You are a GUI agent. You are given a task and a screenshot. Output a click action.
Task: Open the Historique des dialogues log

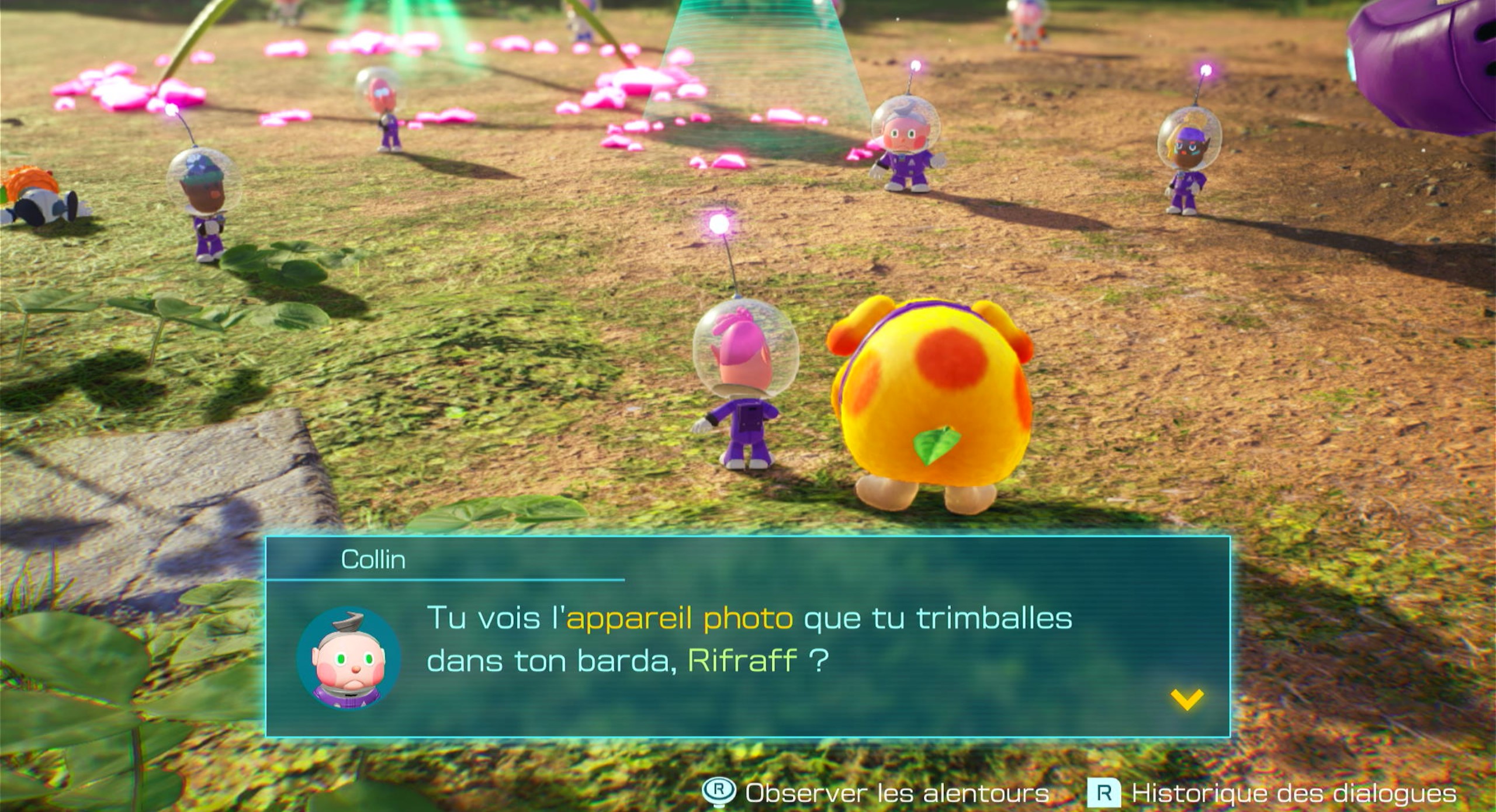click(x=1272, y=793)
